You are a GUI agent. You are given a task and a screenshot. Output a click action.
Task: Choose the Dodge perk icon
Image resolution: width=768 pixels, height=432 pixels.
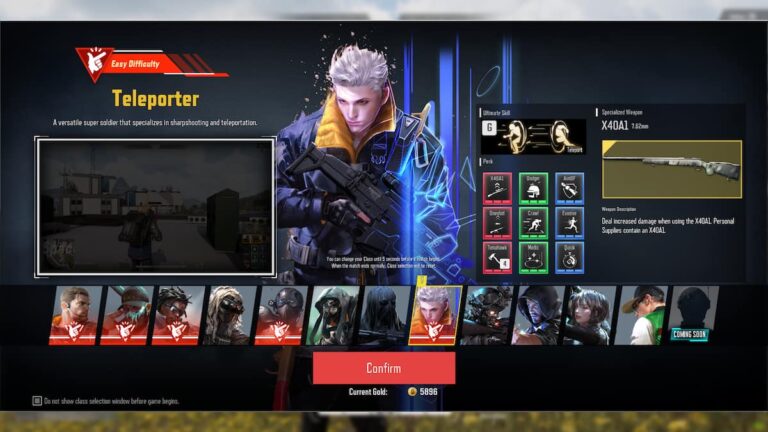pyautogui.click(x=534, y=187)
